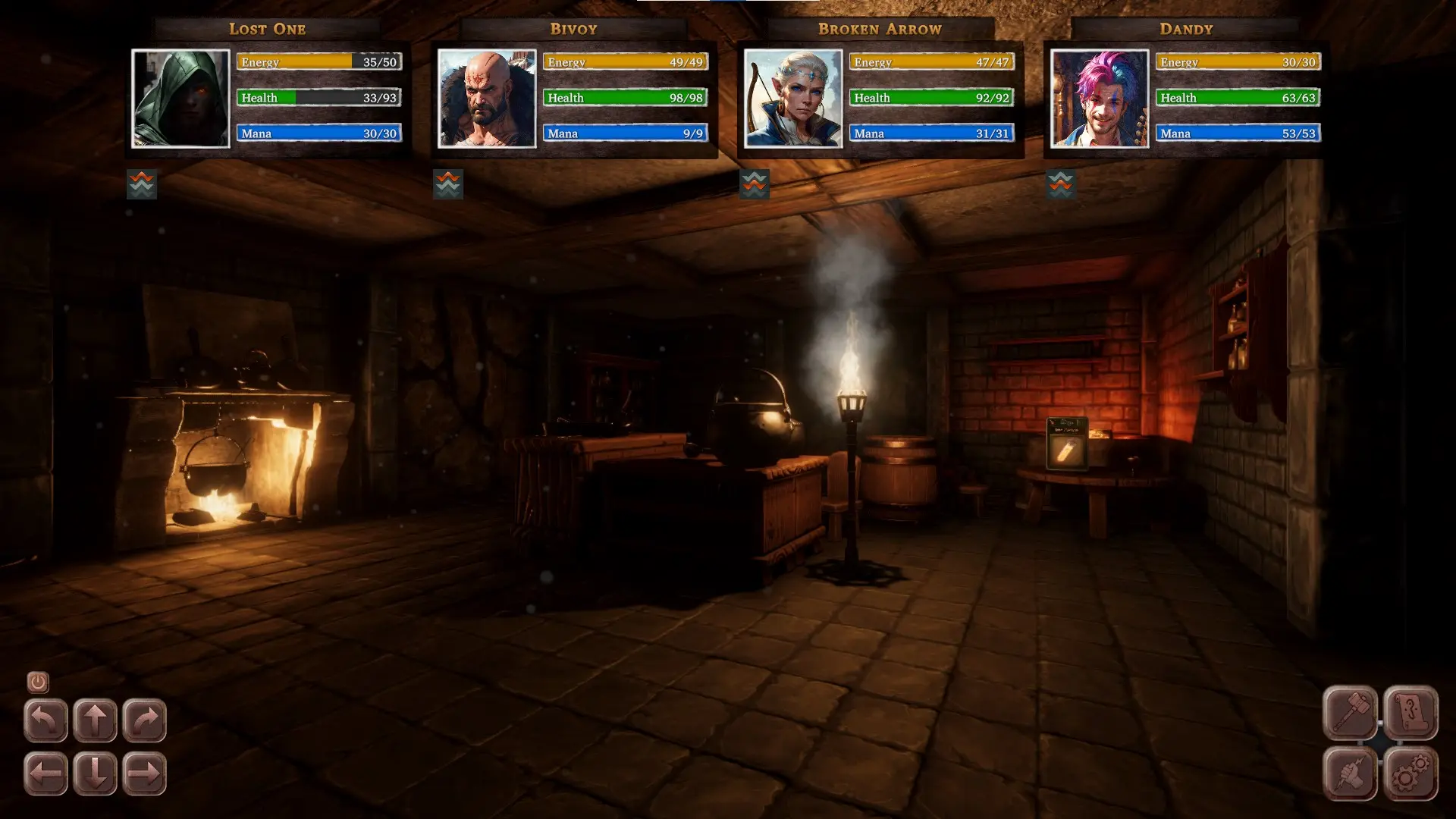Activate the fist holding lightning icon
1456x819 pixels.
1350,773
